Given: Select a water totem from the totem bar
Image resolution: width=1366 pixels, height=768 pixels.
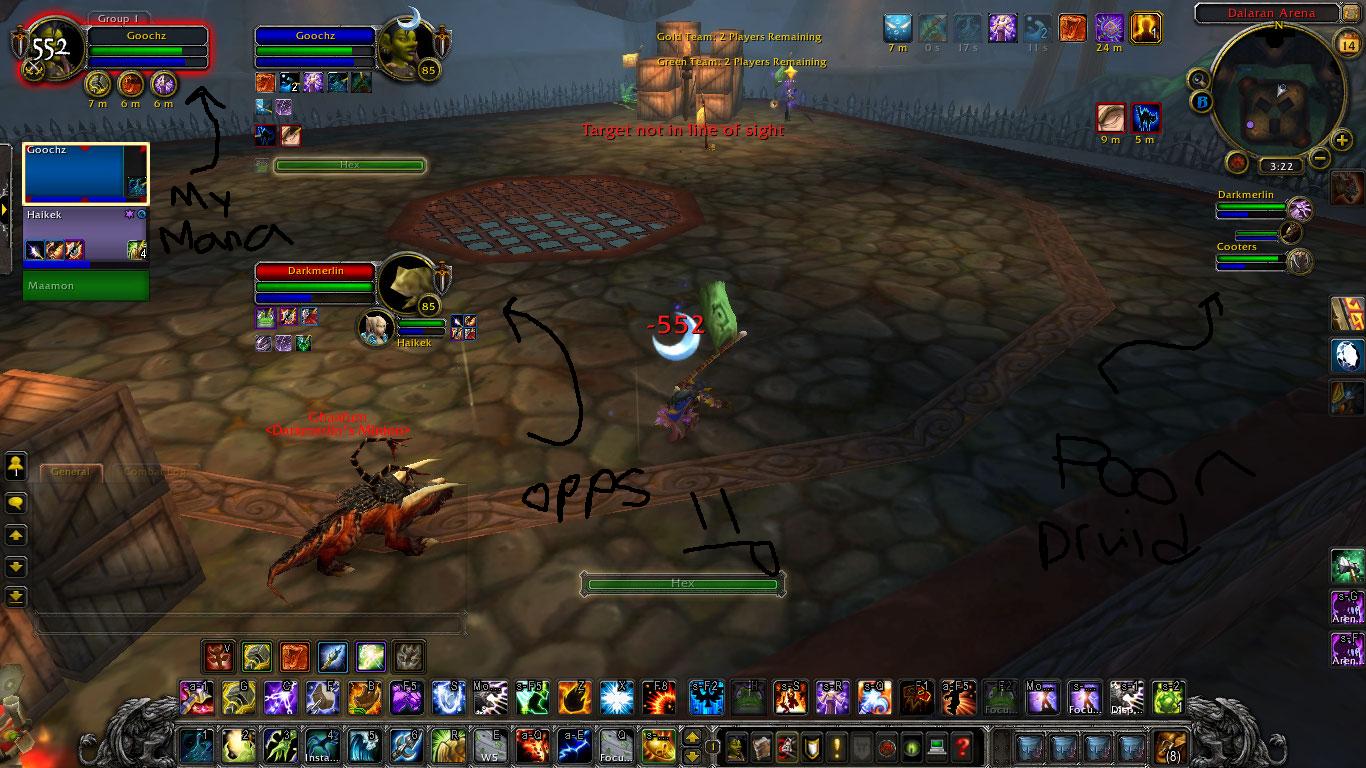Looking at the screenshot, I should pyautogui.click(x=333, y=657).
